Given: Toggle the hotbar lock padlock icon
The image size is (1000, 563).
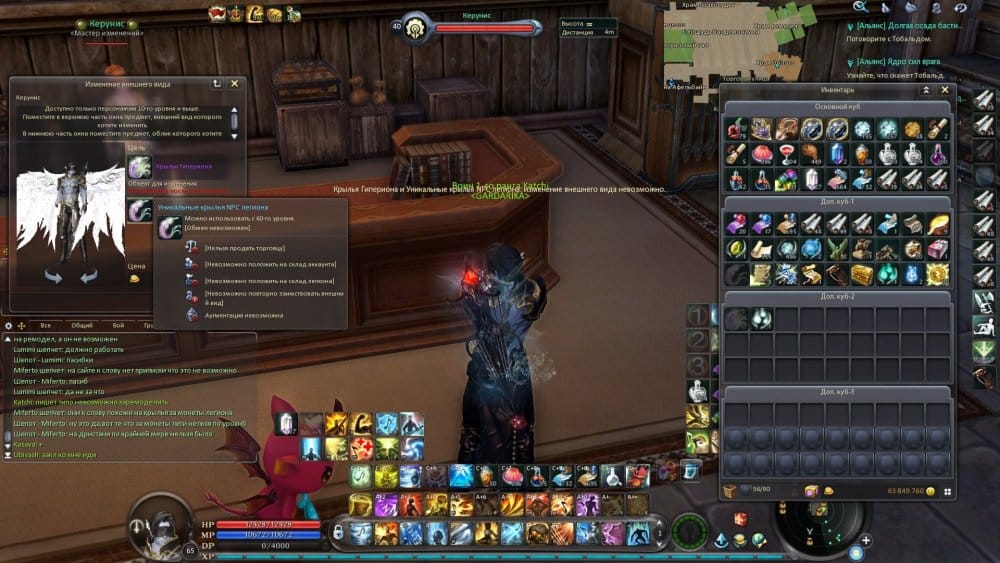Looking at the screenshot, I should (x=337, y=532).
